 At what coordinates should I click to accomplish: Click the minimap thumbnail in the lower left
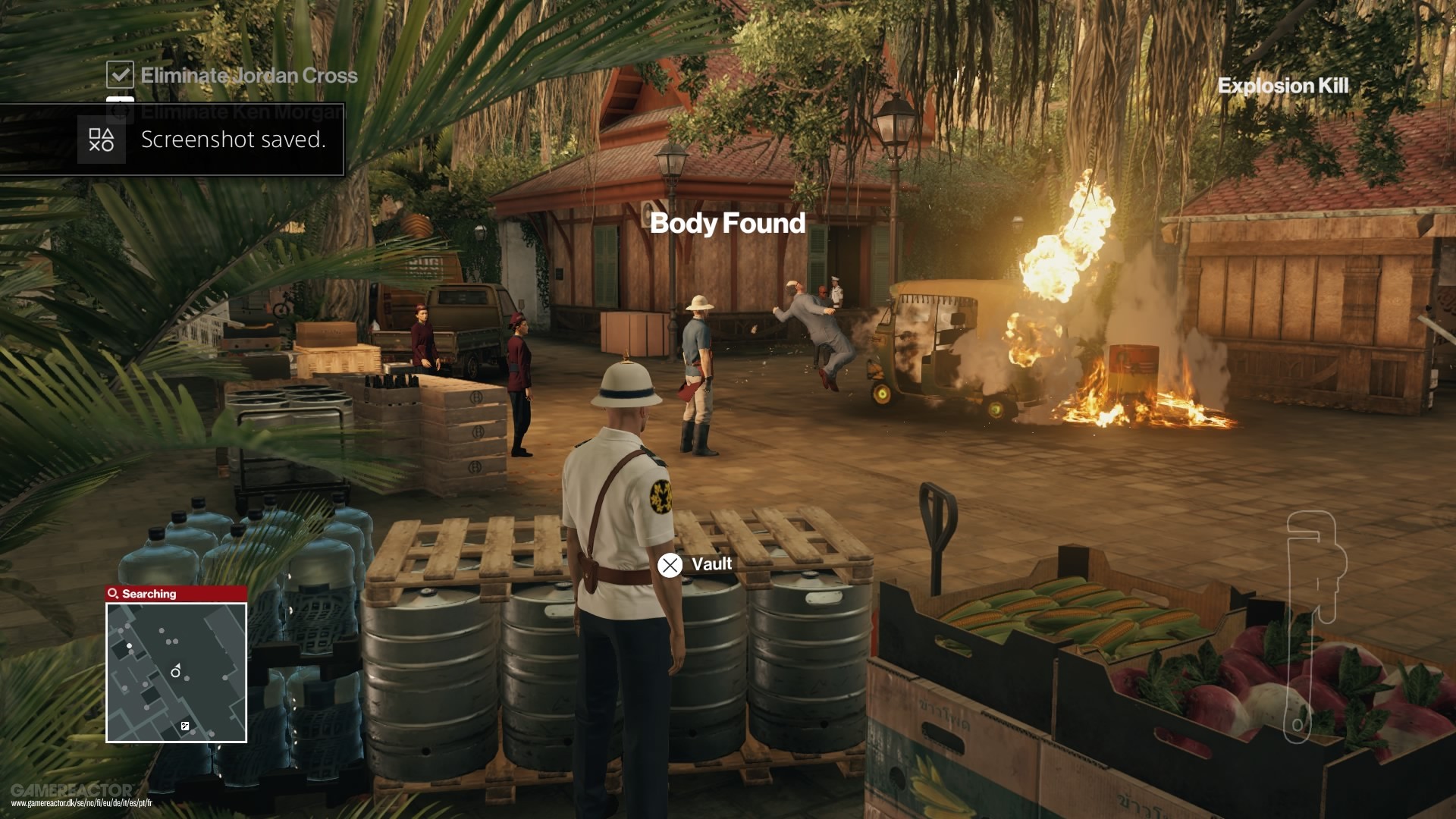176,673
